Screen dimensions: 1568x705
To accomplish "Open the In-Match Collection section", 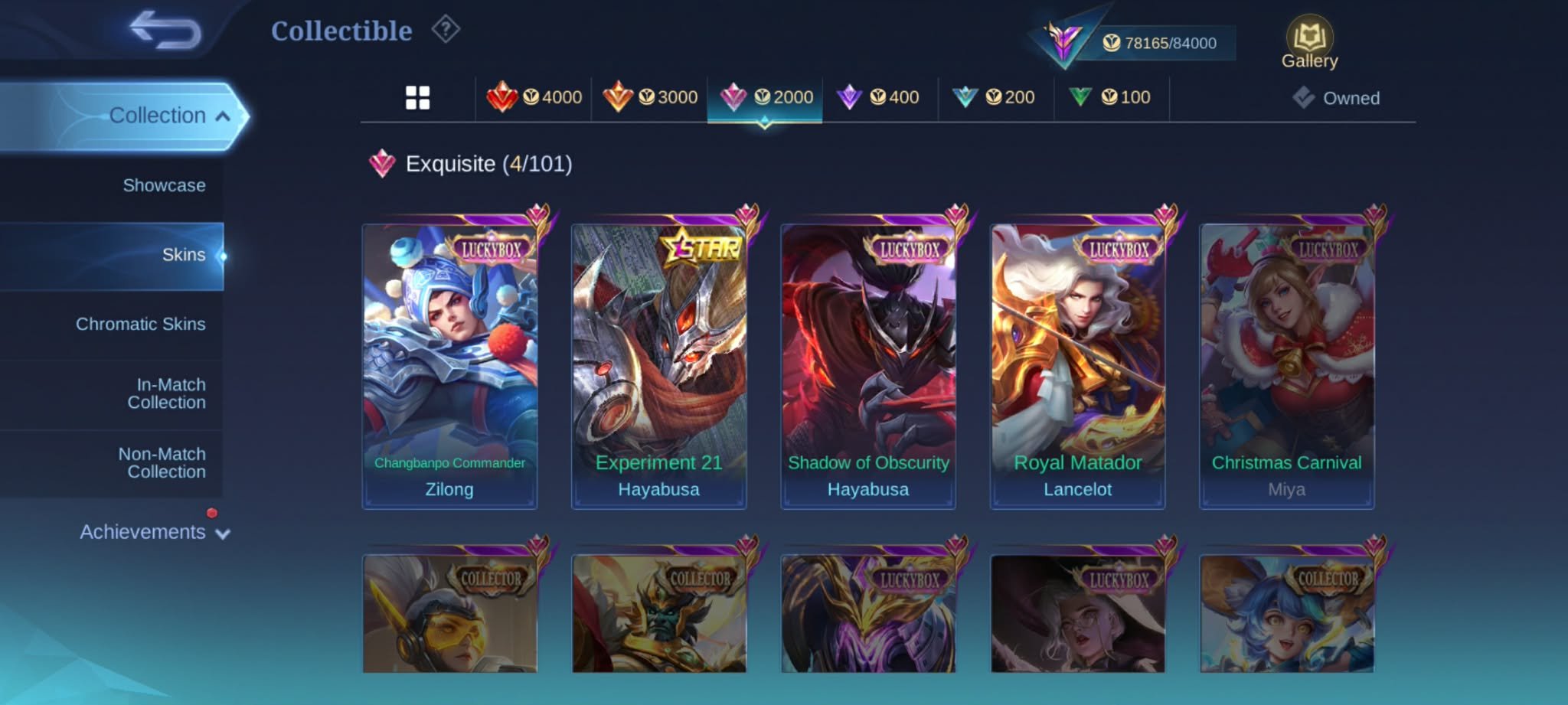I will point(168,393).
